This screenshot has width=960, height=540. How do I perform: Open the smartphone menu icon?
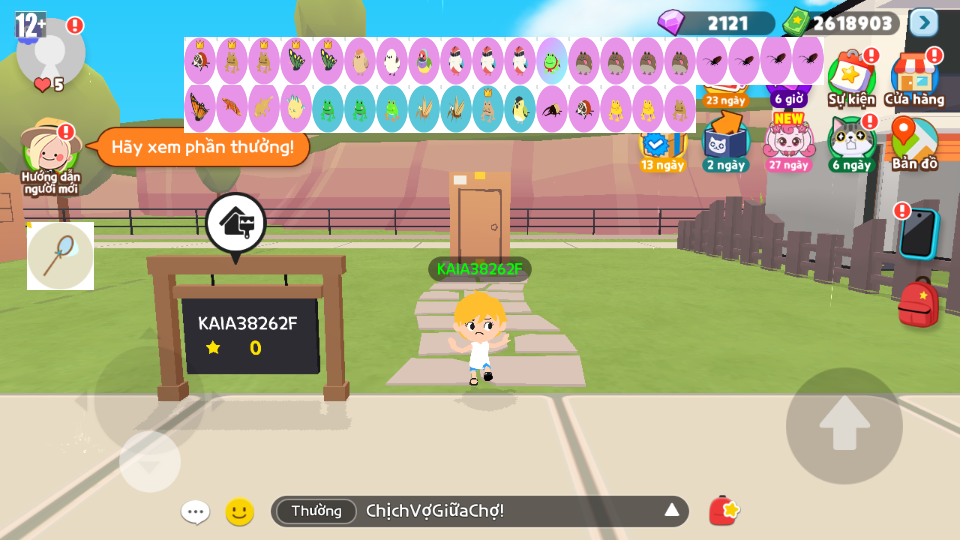click(x=917, y=233)
